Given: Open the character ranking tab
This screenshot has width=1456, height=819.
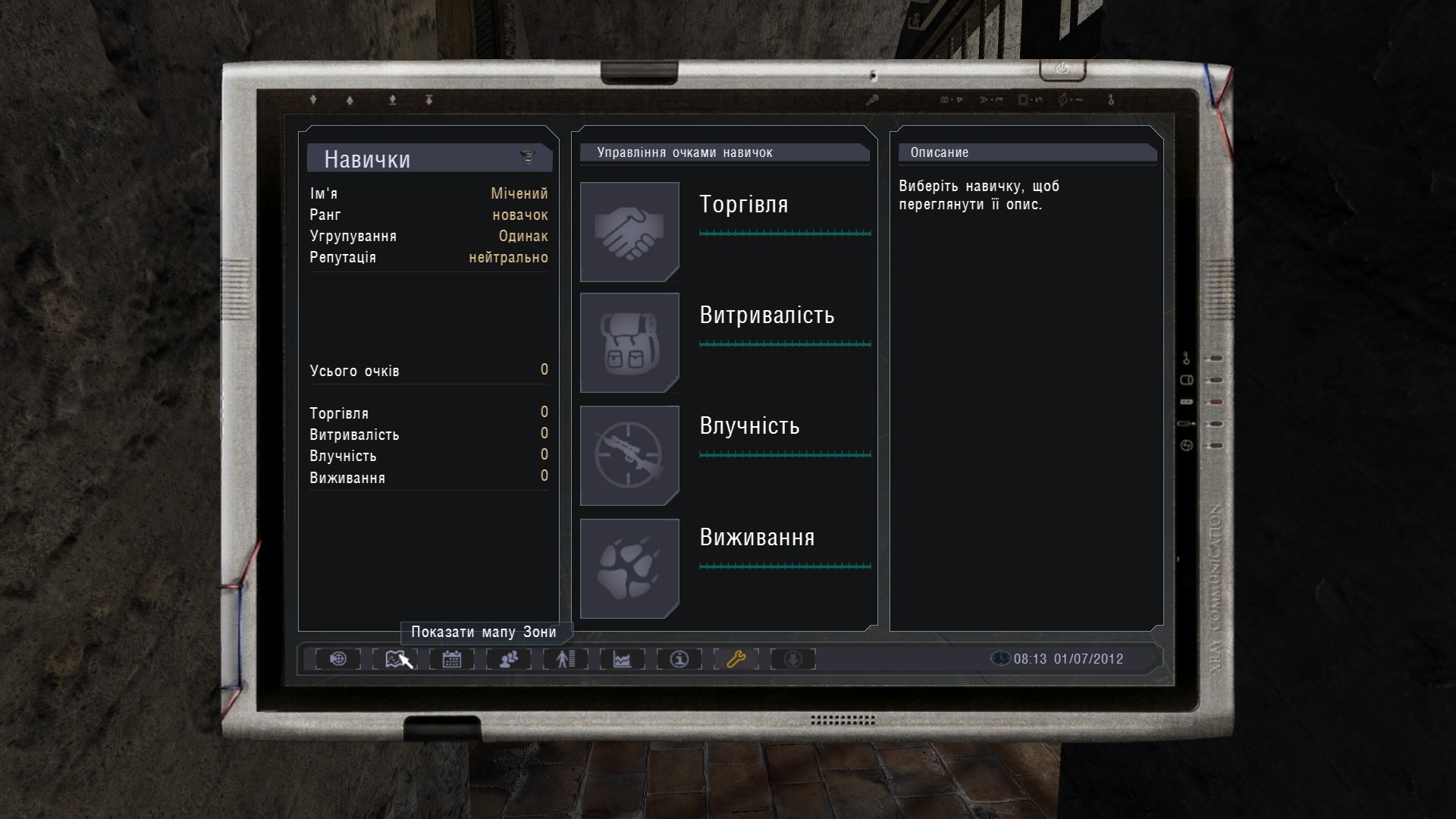Looking at the screenshot, I should coord(566,659).
